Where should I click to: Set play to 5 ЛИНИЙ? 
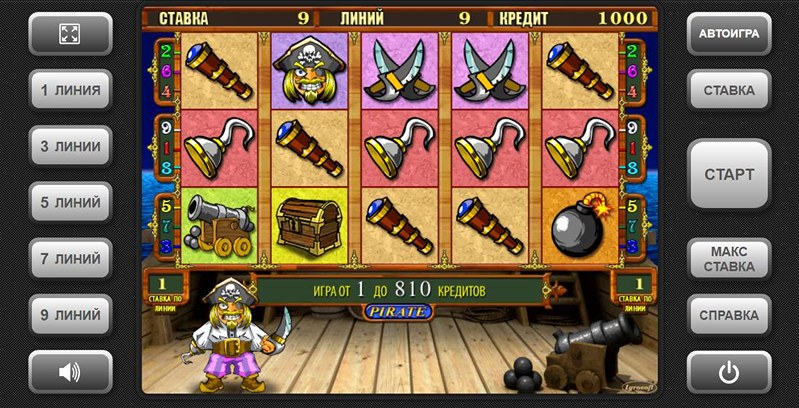coord(69,202)
